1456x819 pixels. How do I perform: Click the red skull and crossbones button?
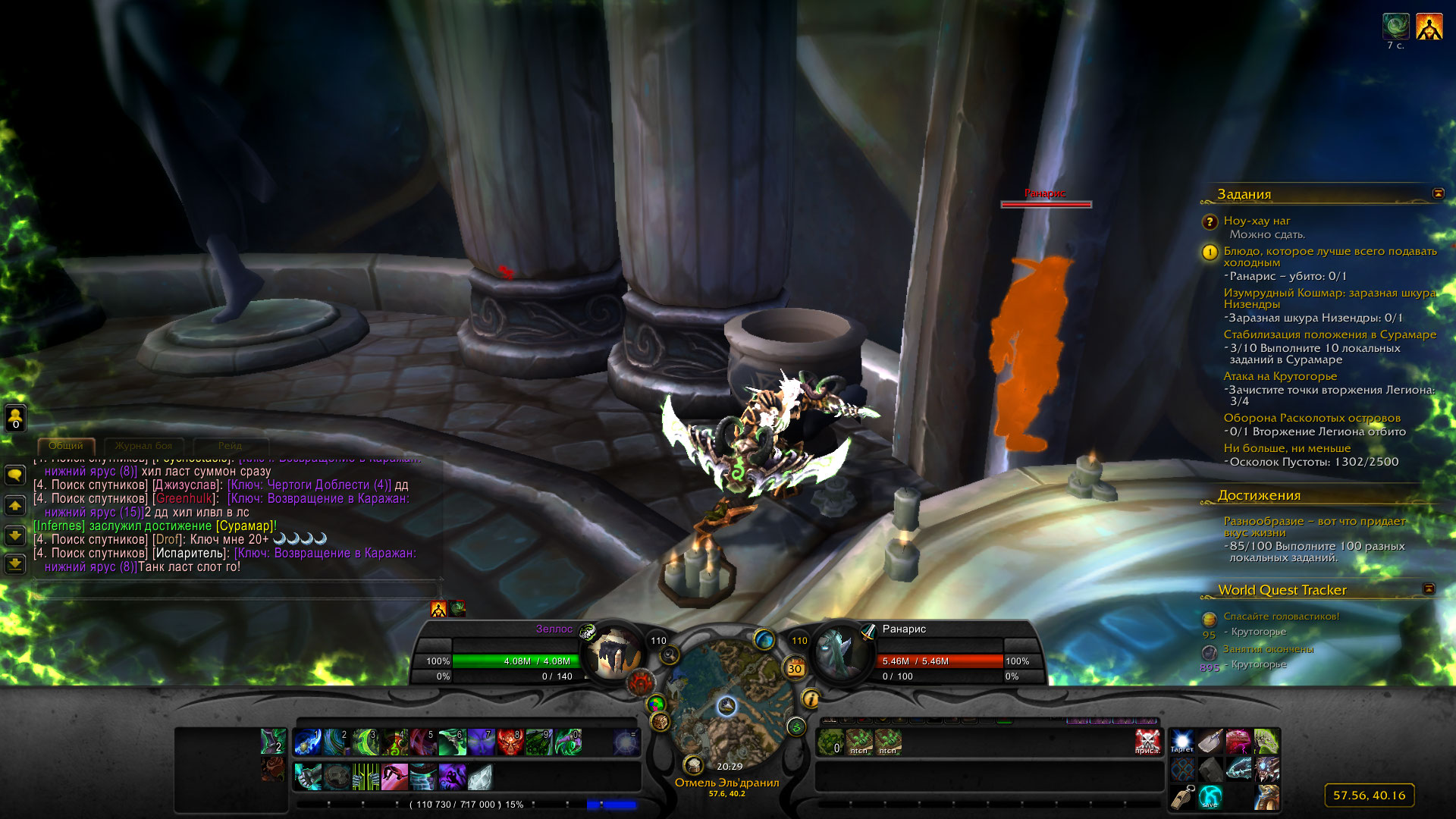[x=1147, y=742]
